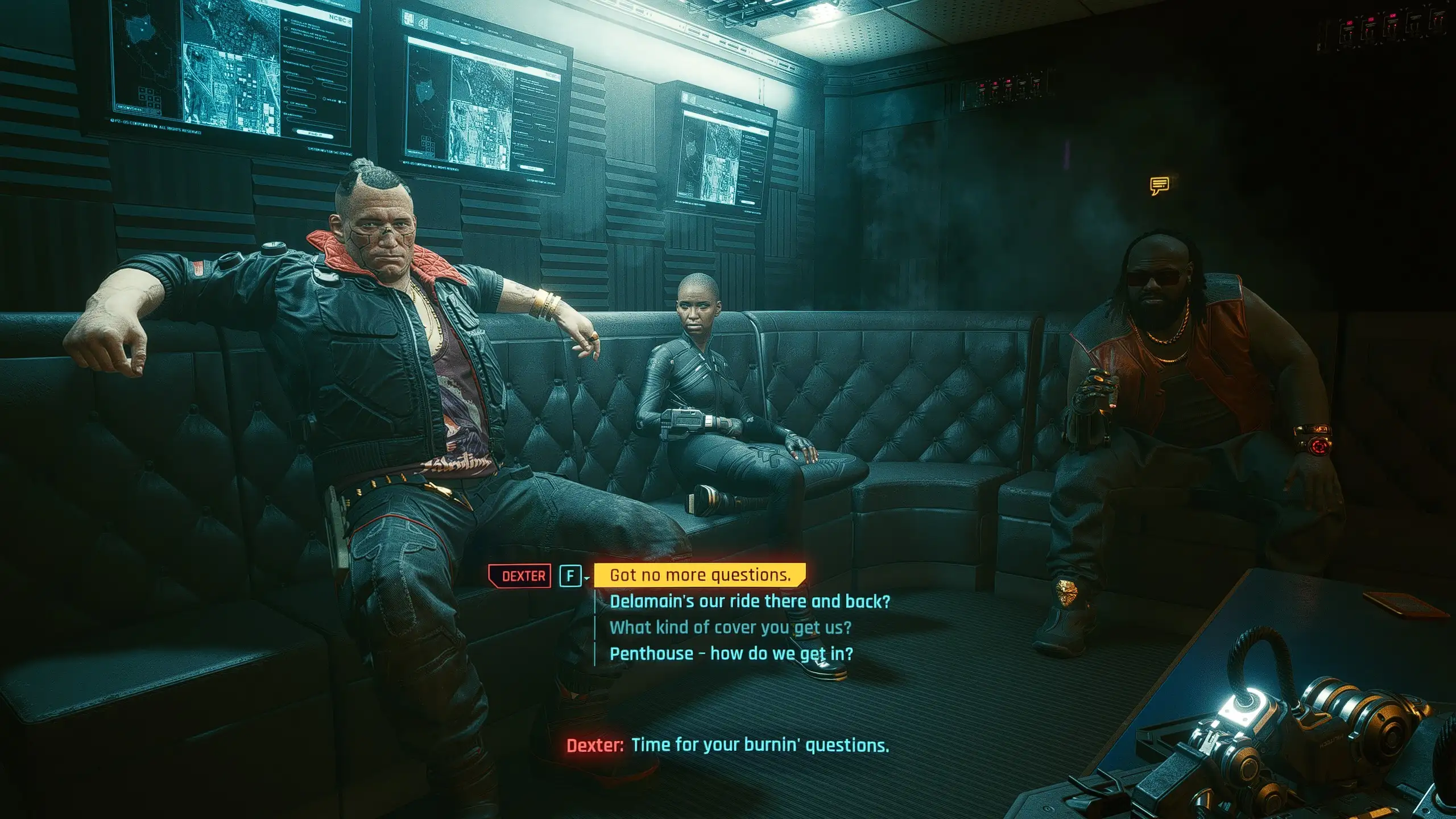Ask "Delamain's our ride there and back?"
The width and height of the screenshot is (1456, 819).
click(x=749, y=601)
